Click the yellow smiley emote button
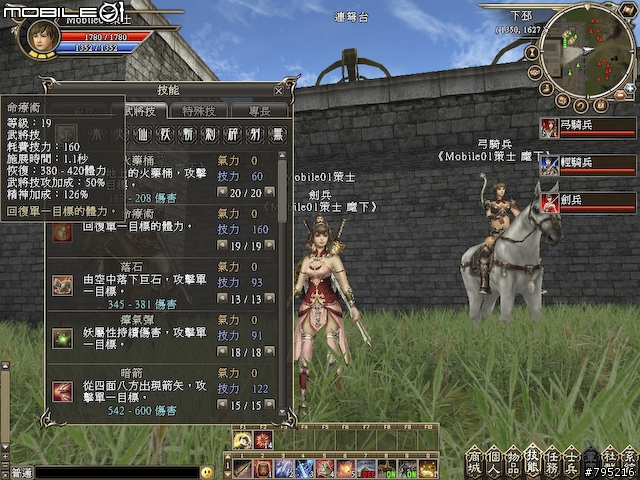The width and height of the screenshot is (640, 480). (x=207, y=472)
